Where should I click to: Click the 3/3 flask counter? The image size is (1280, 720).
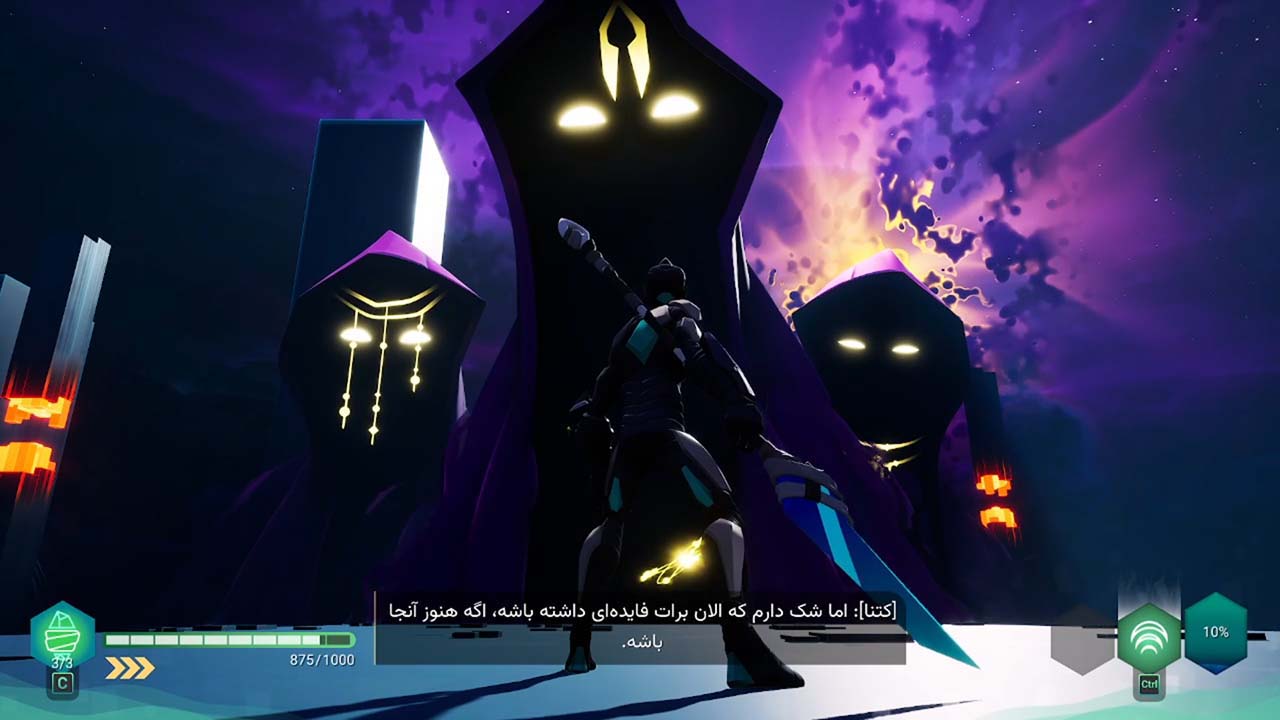click(x=62, y=661)
